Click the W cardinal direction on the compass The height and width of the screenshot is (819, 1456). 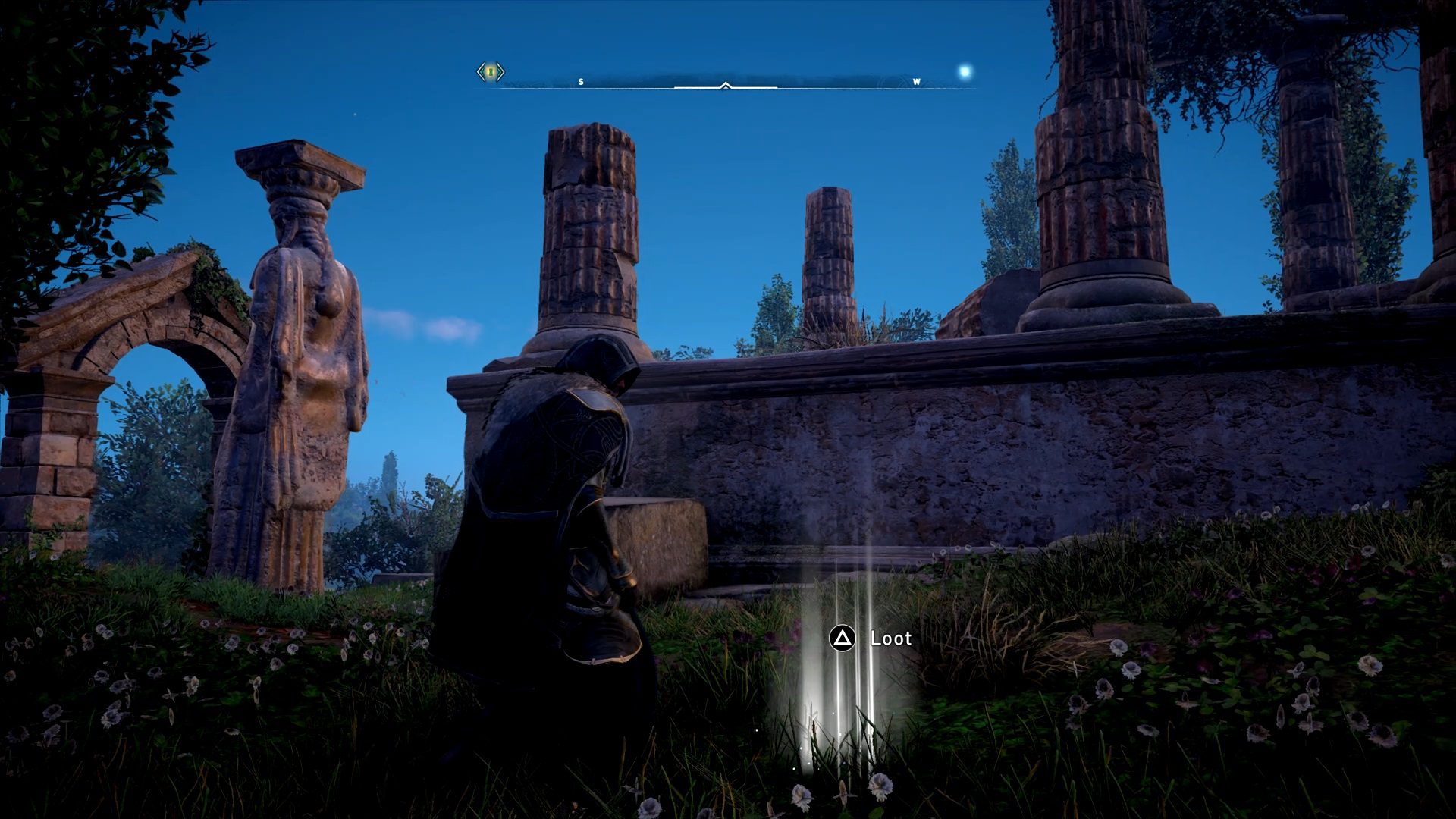pyautogui.click(x=917, y=81)
